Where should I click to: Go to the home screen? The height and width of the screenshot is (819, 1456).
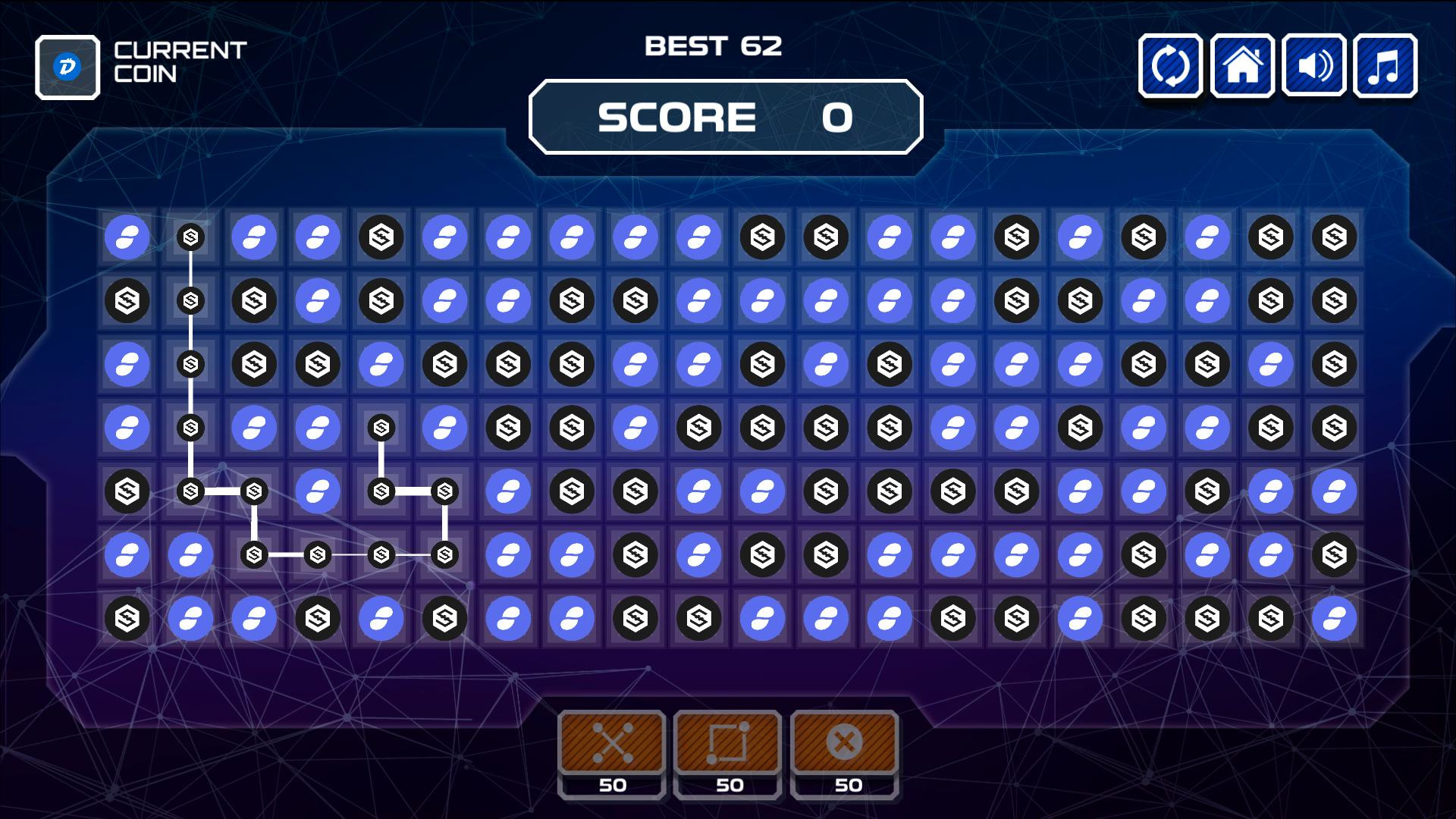(1242, 66)
